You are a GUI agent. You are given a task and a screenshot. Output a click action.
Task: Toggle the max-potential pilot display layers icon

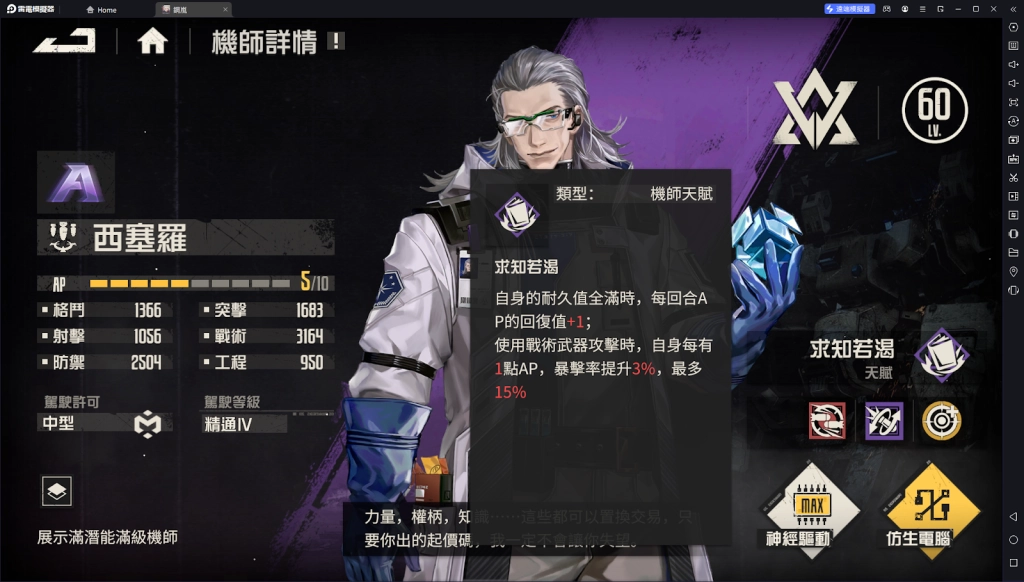pyautogui.click(x=56, y=491)
